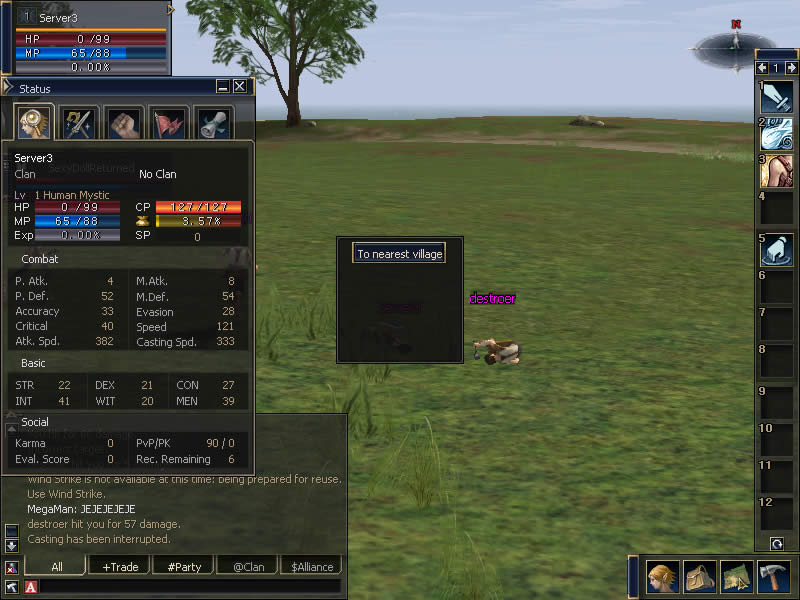This screenshot has width=800, height=600.
Task: Open the inventory bag icon
Action: 699,577
